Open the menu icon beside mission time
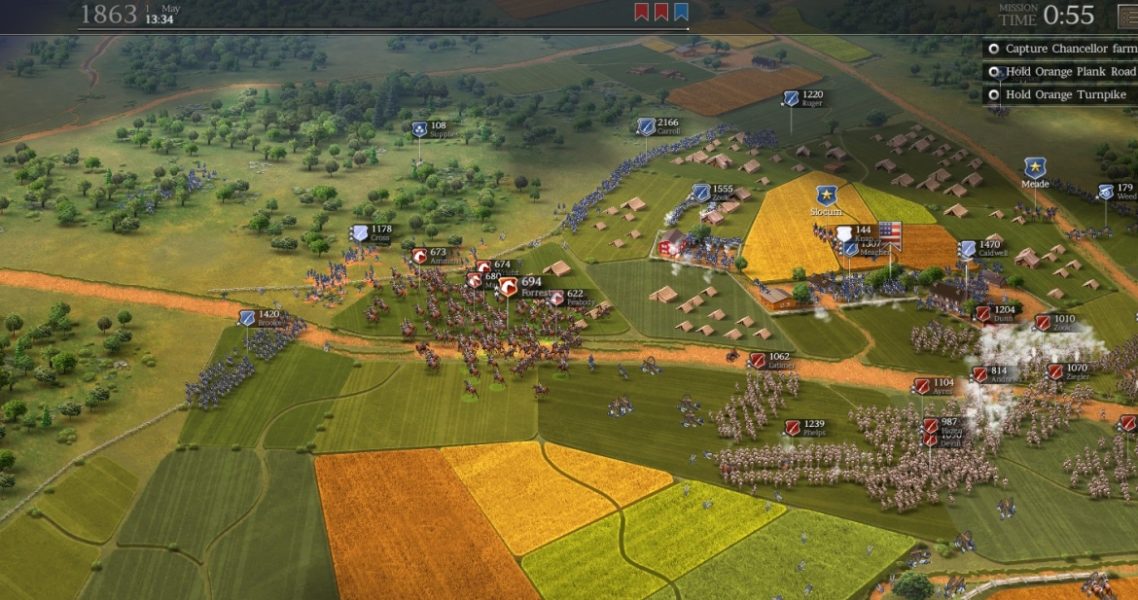1138x600 pixels. tap(1127, 14)
